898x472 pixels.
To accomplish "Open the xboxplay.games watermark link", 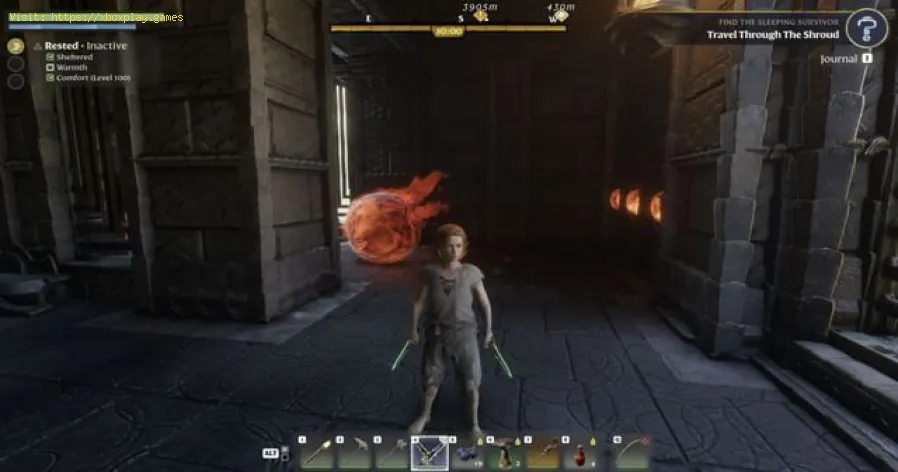I will [93, 17].
